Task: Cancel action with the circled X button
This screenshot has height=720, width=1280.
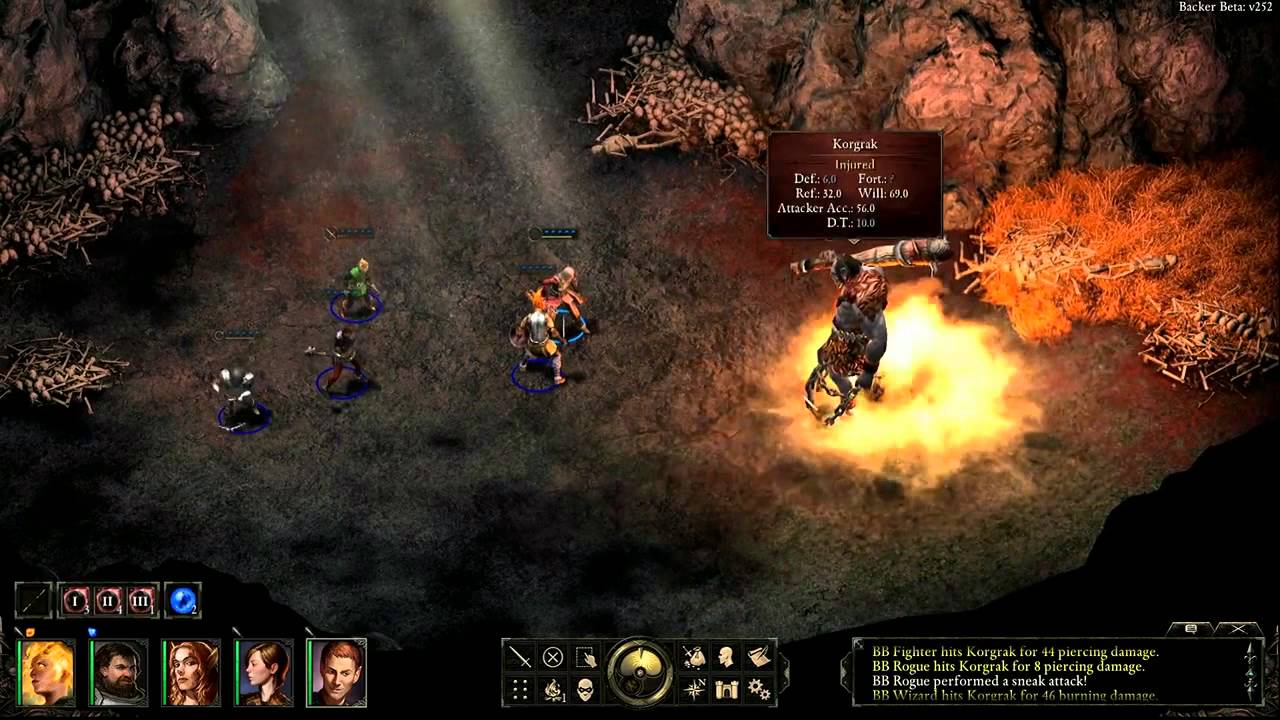Action: [x=553, y=657]
